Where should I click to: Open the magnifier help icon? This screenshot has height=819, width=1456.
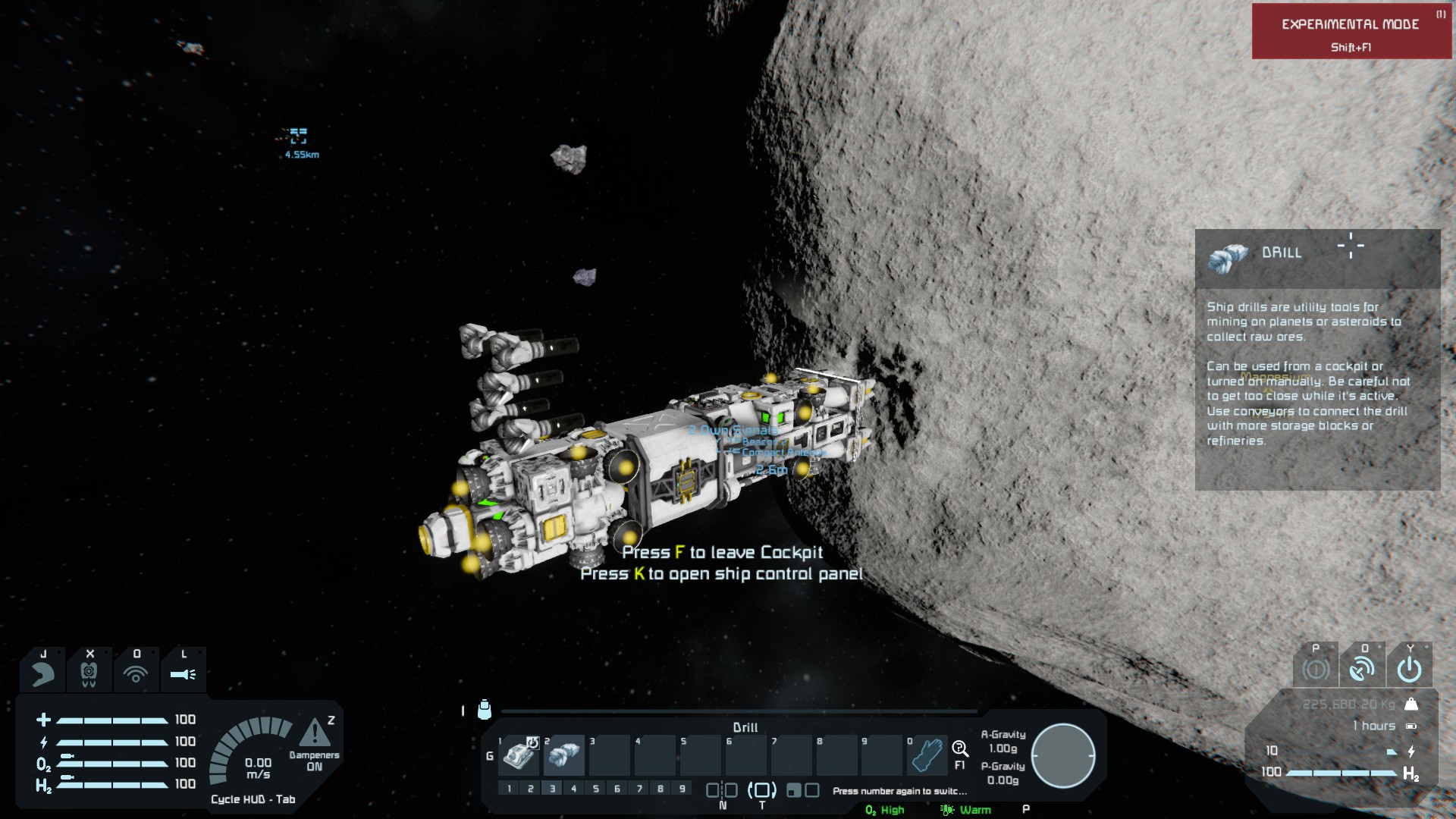click(960, 749)
